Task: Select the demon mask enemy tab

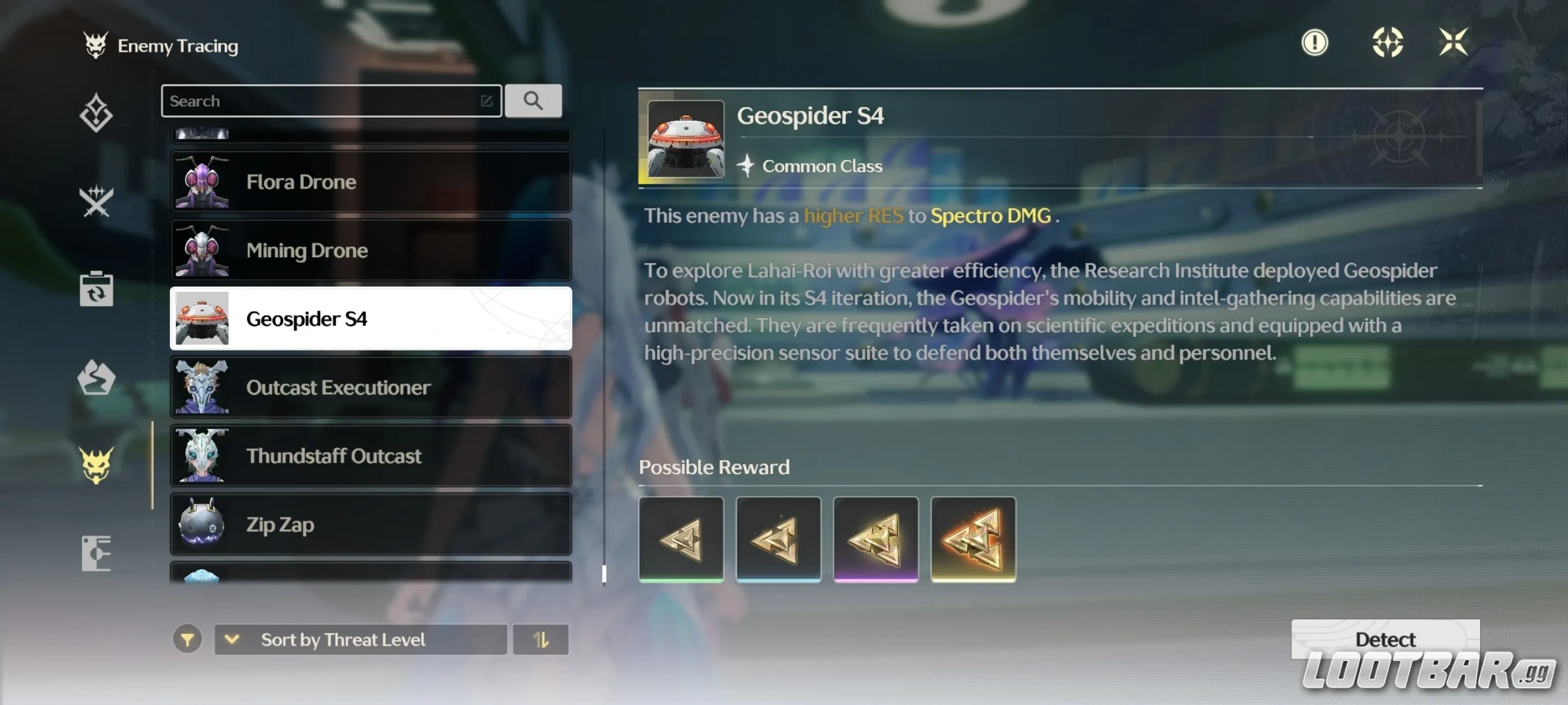Action: pyautogui.click(x=96, y=465)
